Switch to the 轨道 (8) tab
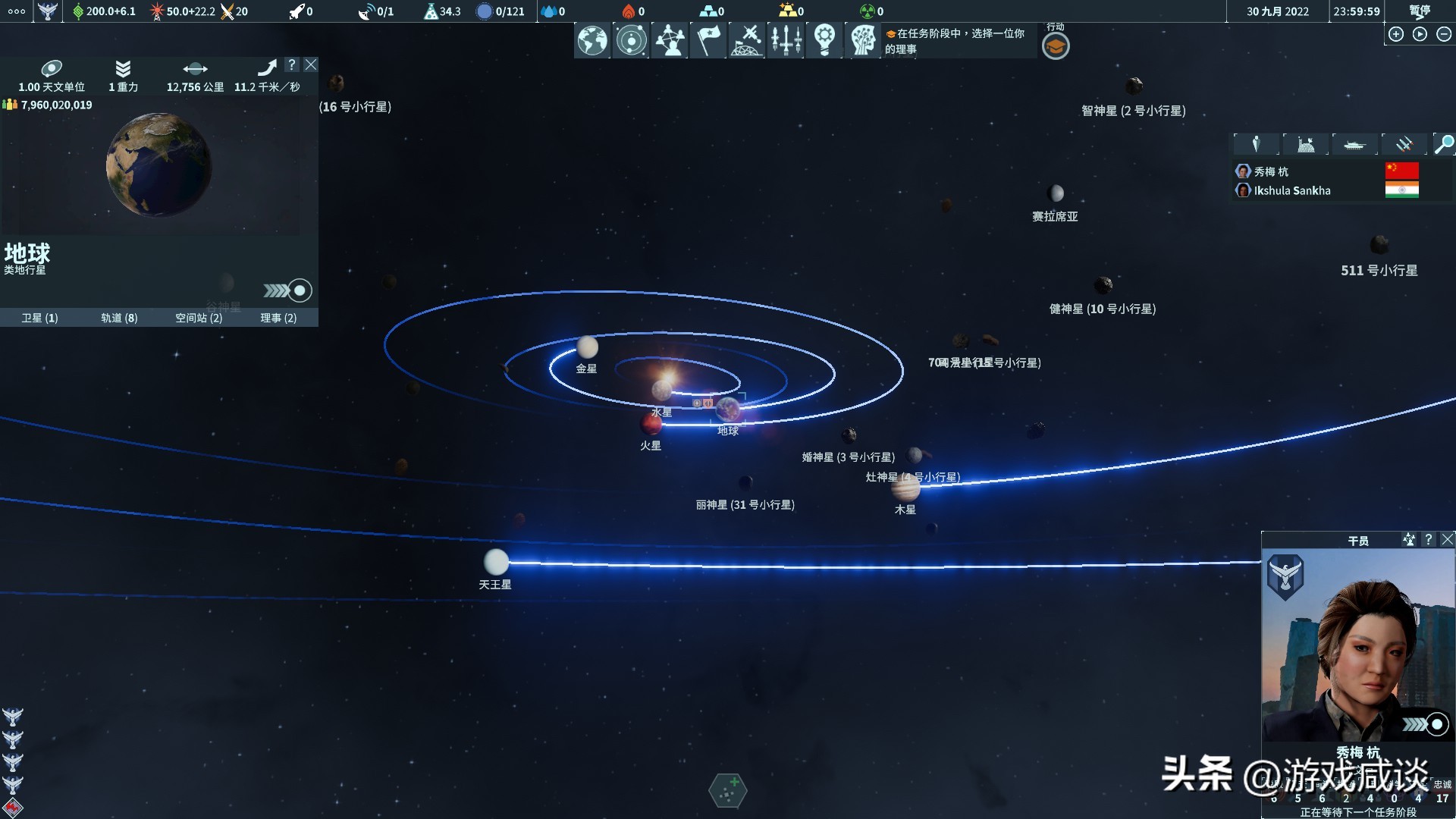Screen dimensions: 1456x819 (120, 318)
